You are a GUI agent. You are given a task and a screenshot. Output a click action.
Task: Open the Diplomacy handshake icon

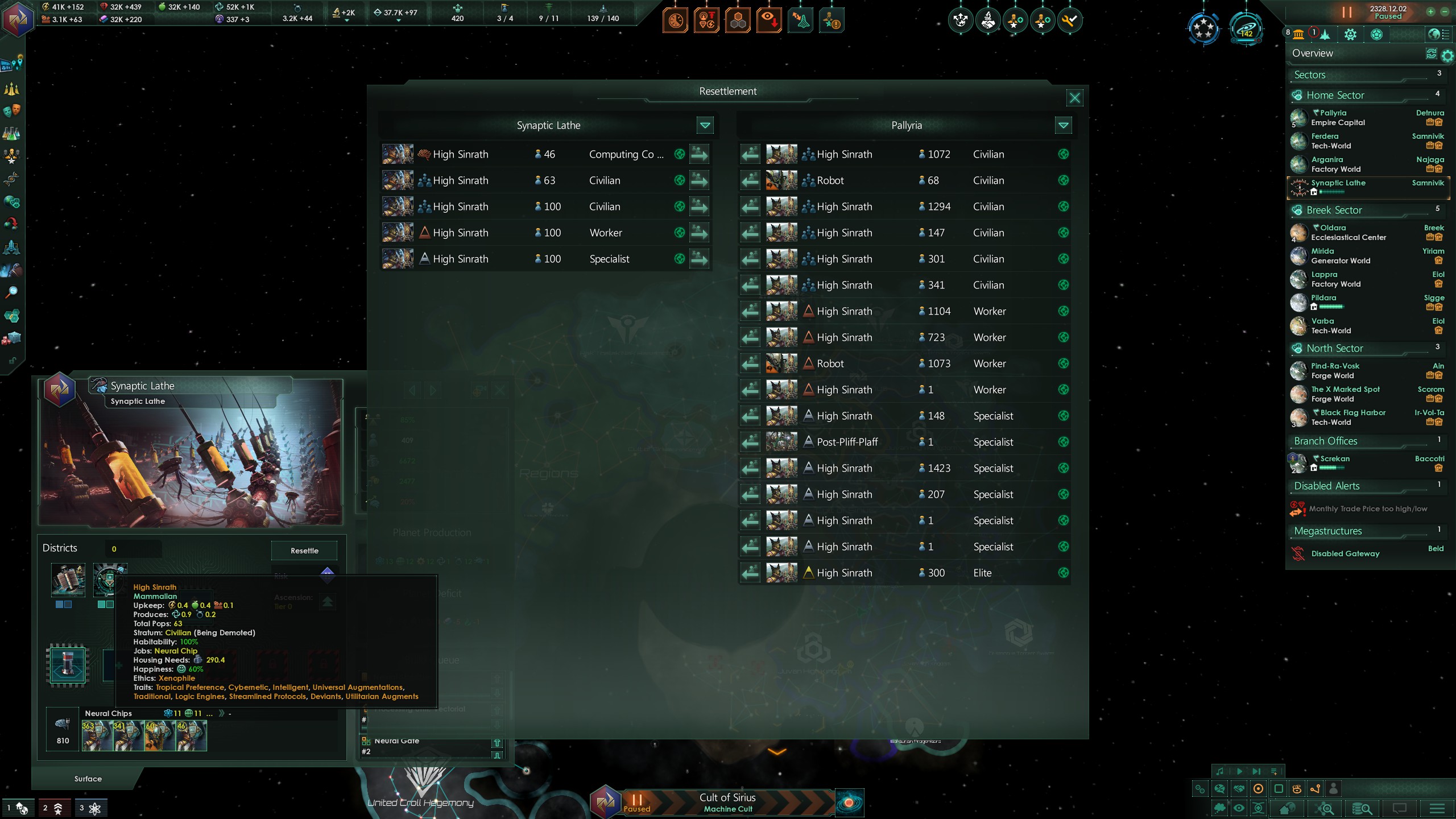click(x=988, y=21)
